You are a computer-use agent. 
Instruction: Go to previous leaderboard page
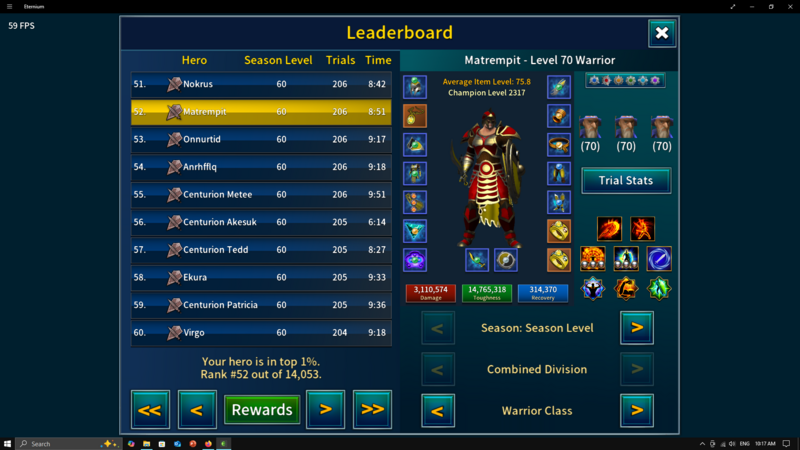pos(197,409)
